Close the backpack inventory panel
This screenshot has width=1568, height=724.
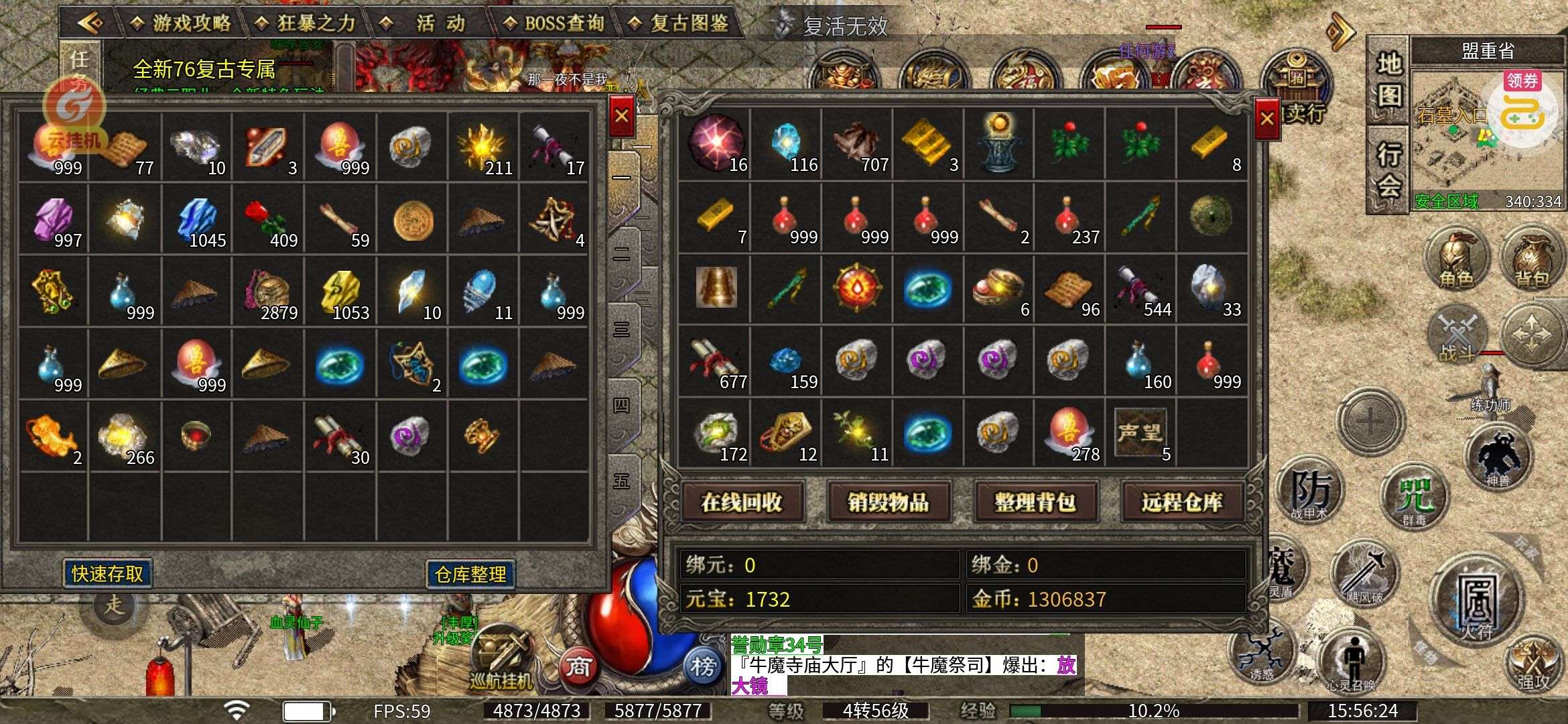pyautogui.click(x=1266, y=119)
